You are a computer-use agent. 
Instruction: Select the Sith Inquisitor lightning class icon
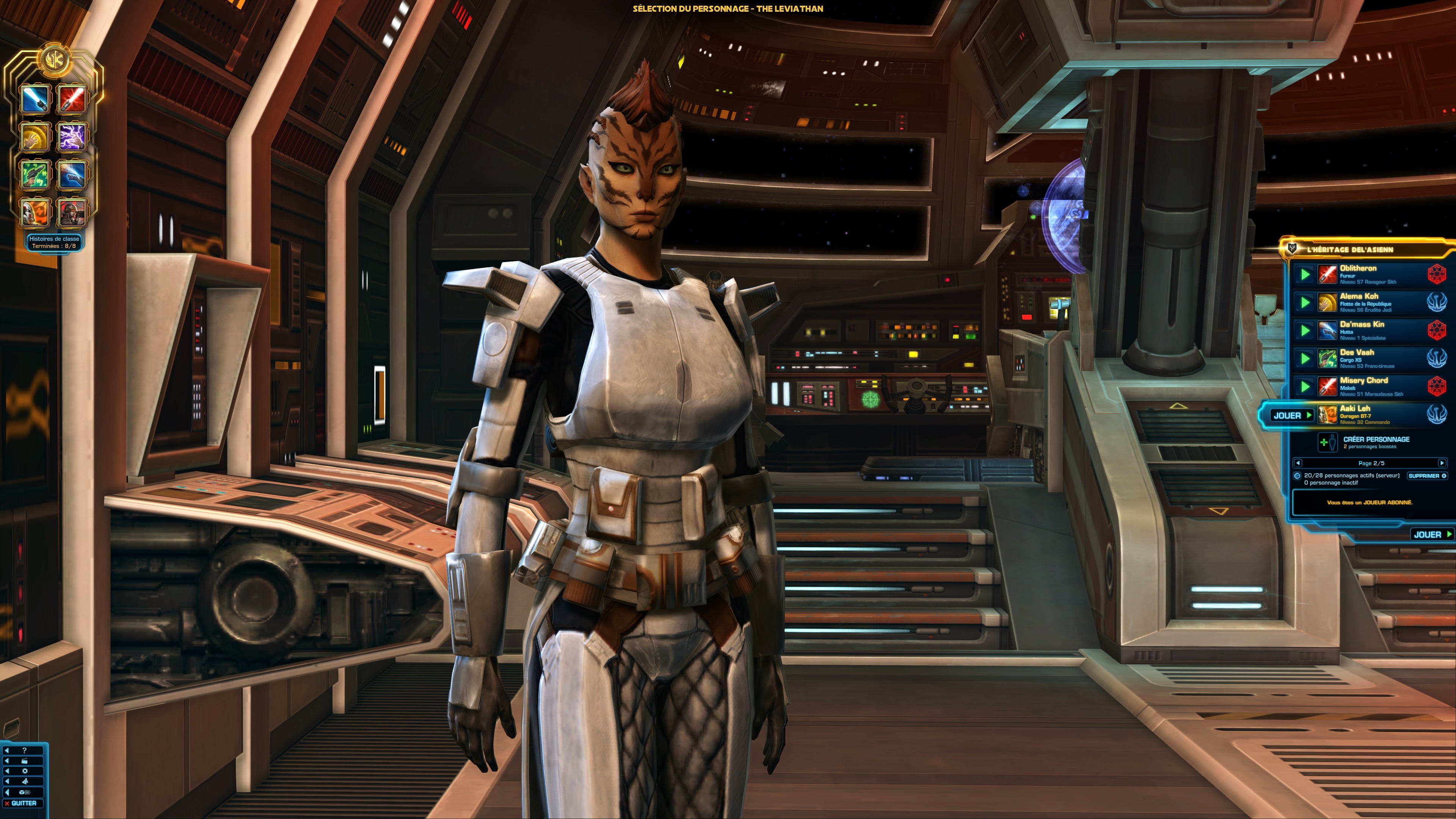pos(72,137)
